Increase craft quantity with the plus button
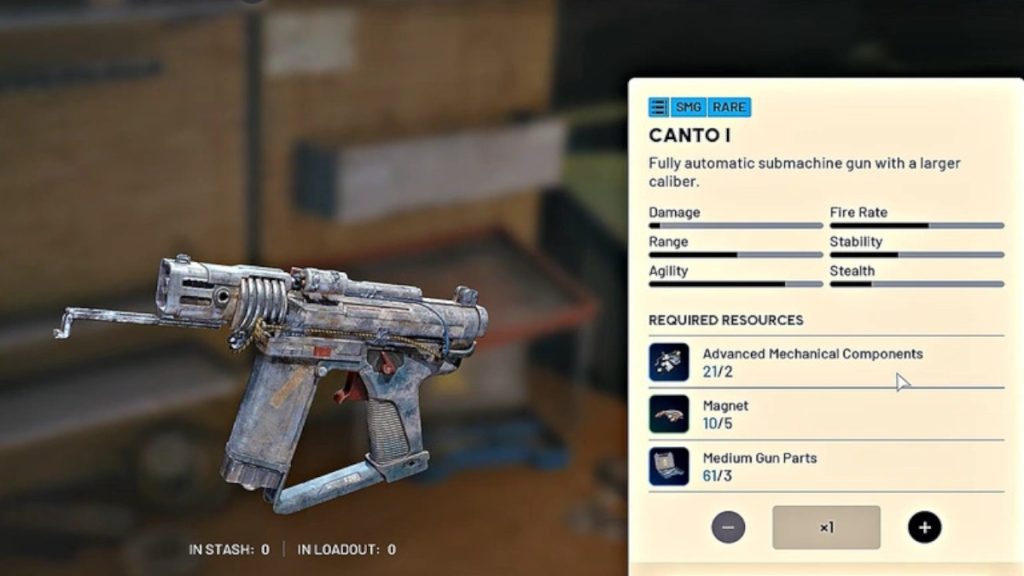Viewport: 1024px width, 576px height. pyautogui.click(x=924, y=527)
